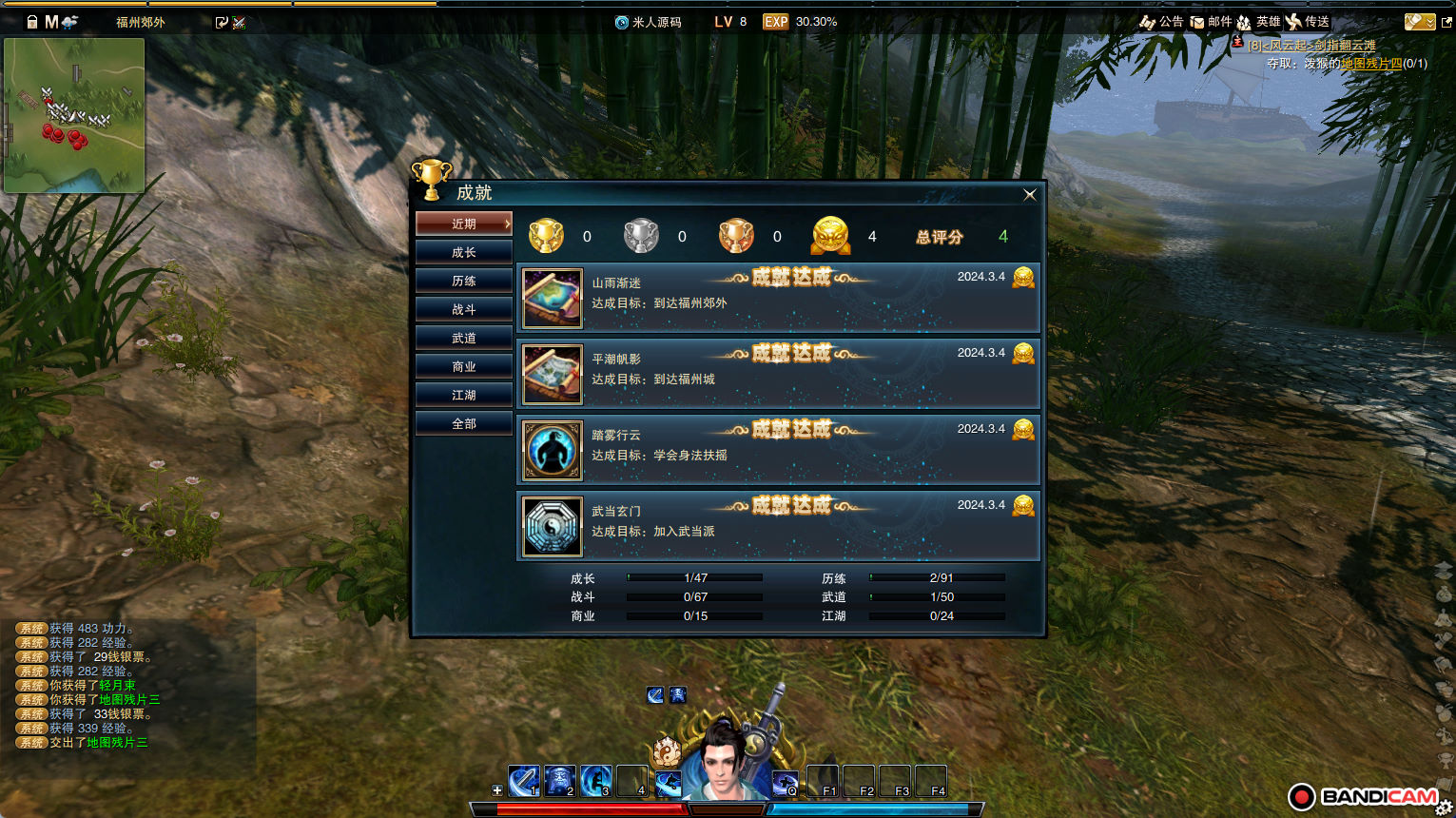The image size is (1456, 818).
Task: Click the 传送 teleport button
Action: tap(1308, 22)
